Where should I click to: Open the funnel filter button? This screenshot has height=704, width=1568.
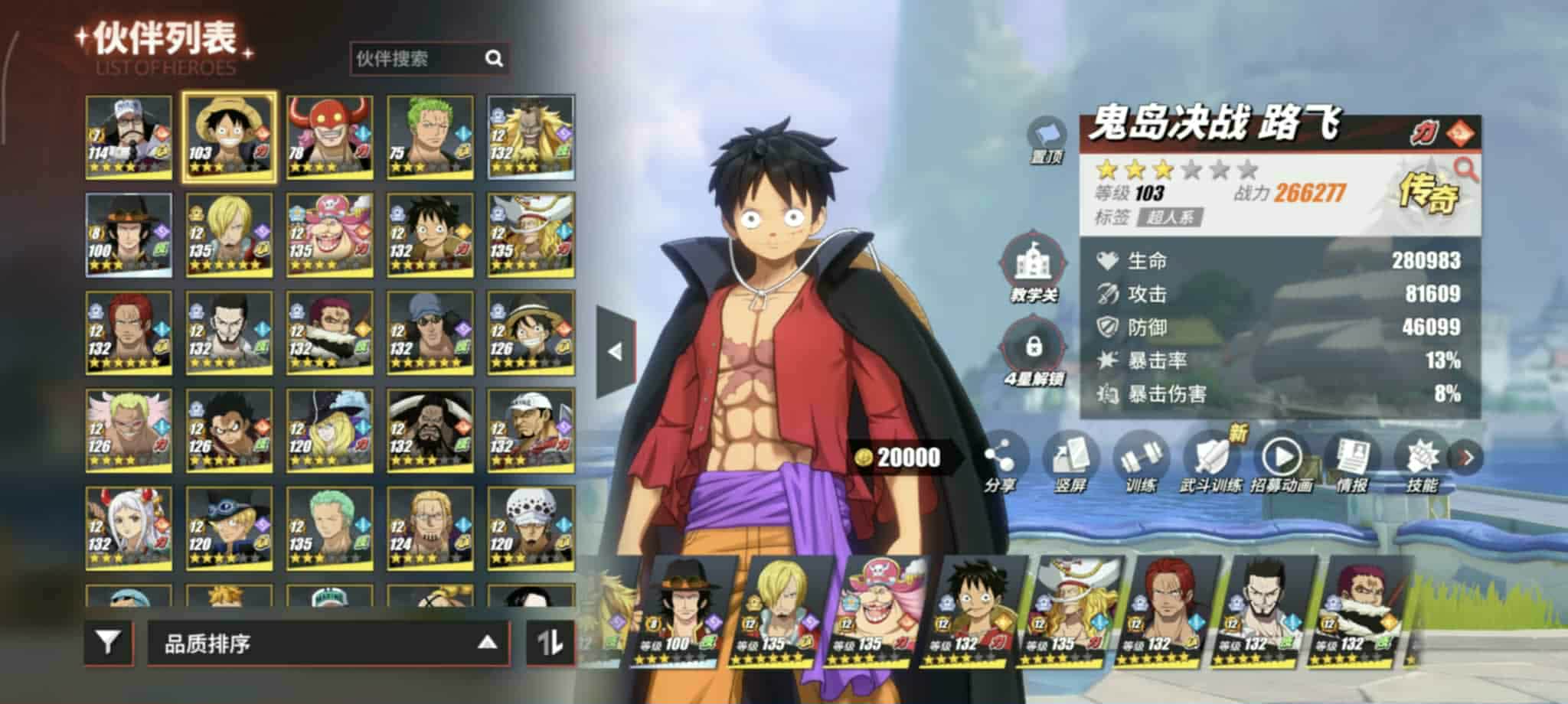click(108, 642)
